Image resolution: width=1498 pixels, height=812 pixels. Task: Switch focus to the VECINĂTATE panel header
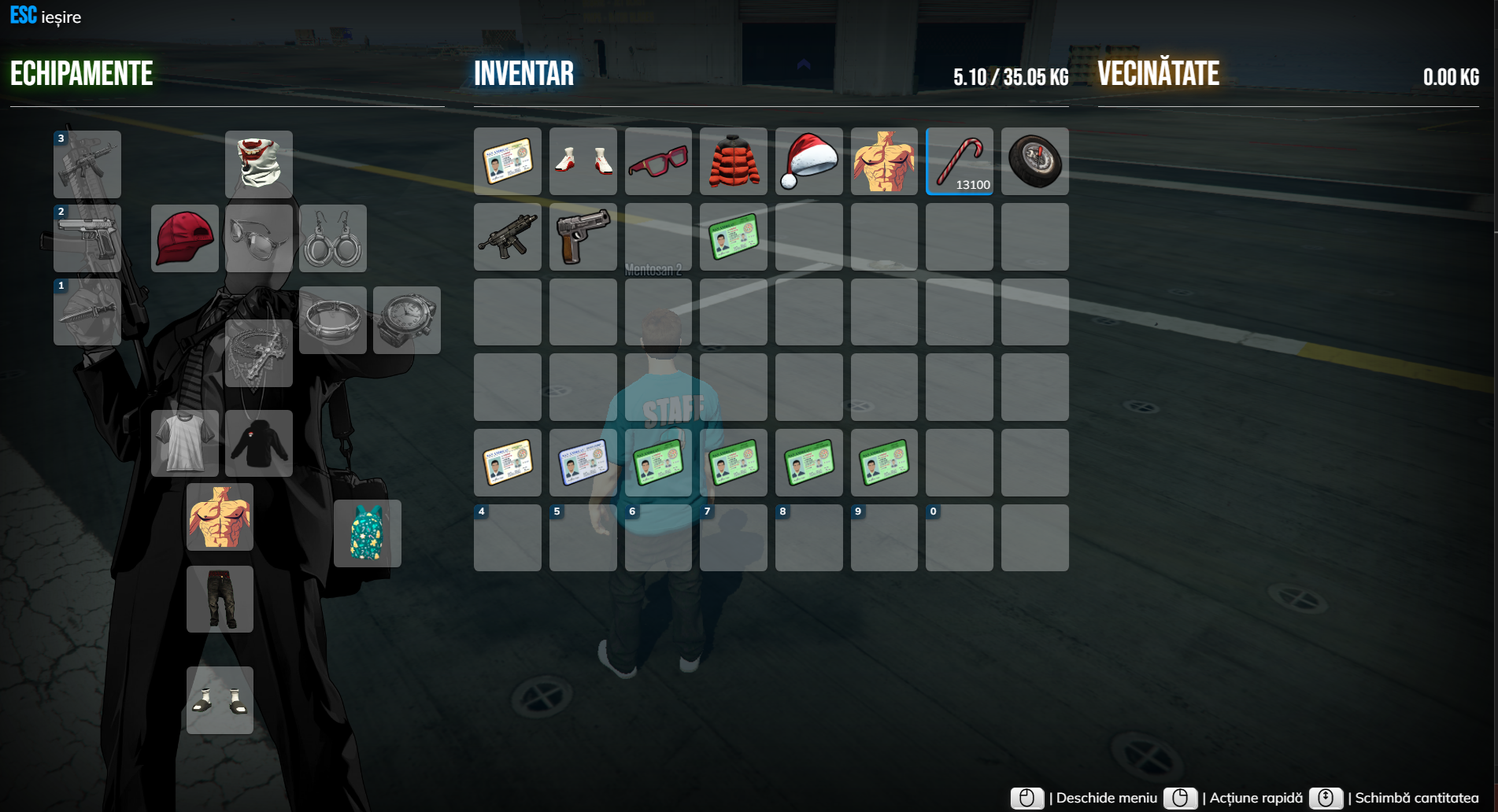[1158, 73]
